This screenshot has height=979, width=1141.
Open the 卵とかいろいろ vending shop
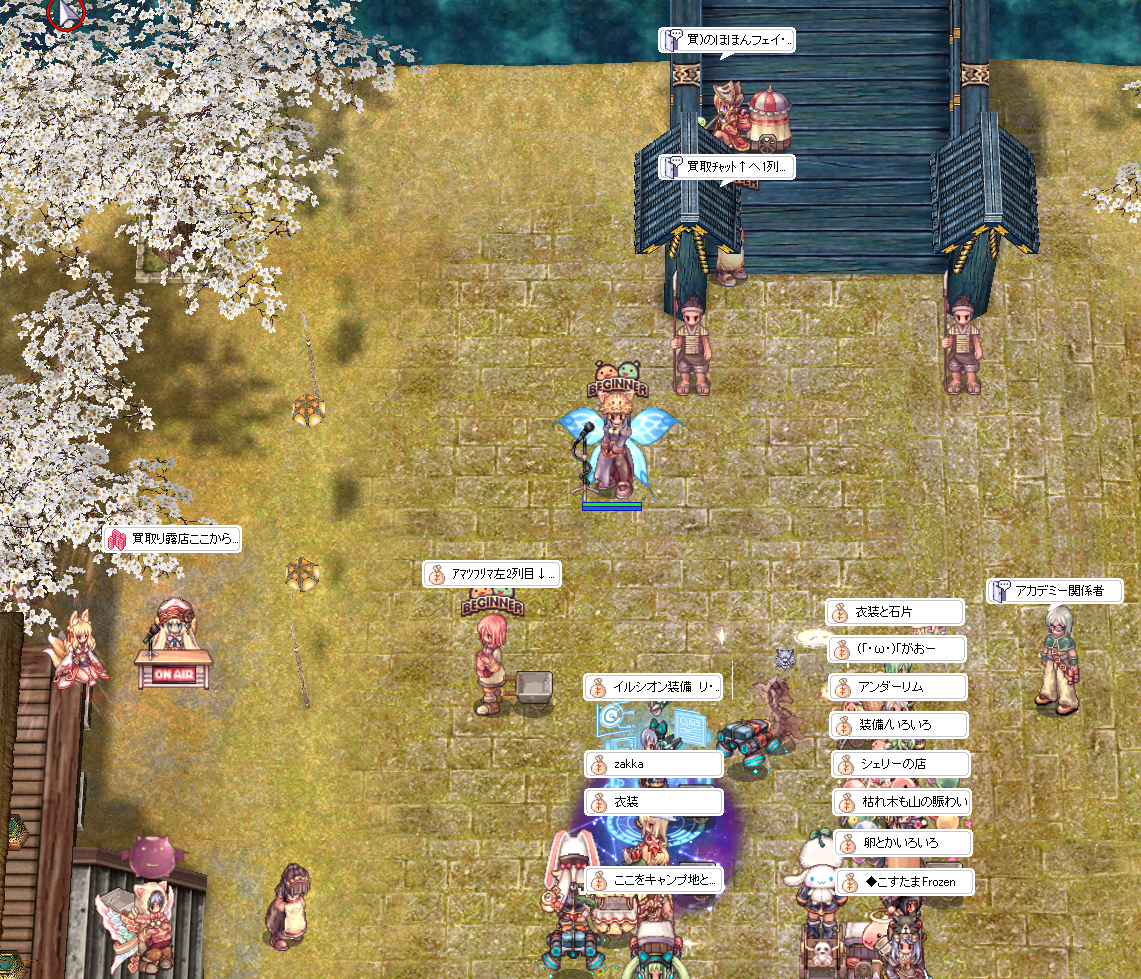tap(903, 843)
